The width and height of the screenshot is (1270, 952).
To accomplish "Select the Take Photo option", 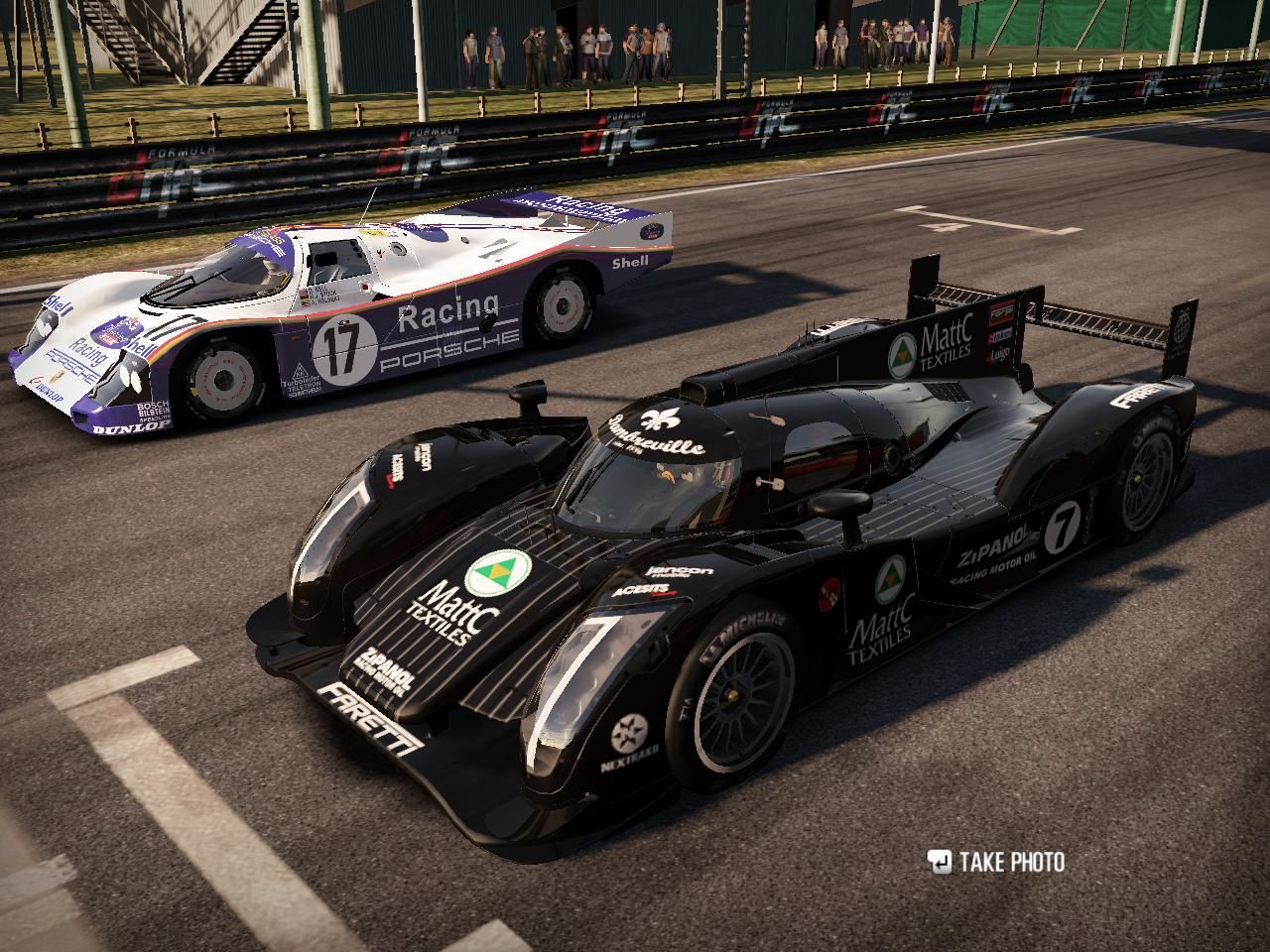I will click(996, 862).
